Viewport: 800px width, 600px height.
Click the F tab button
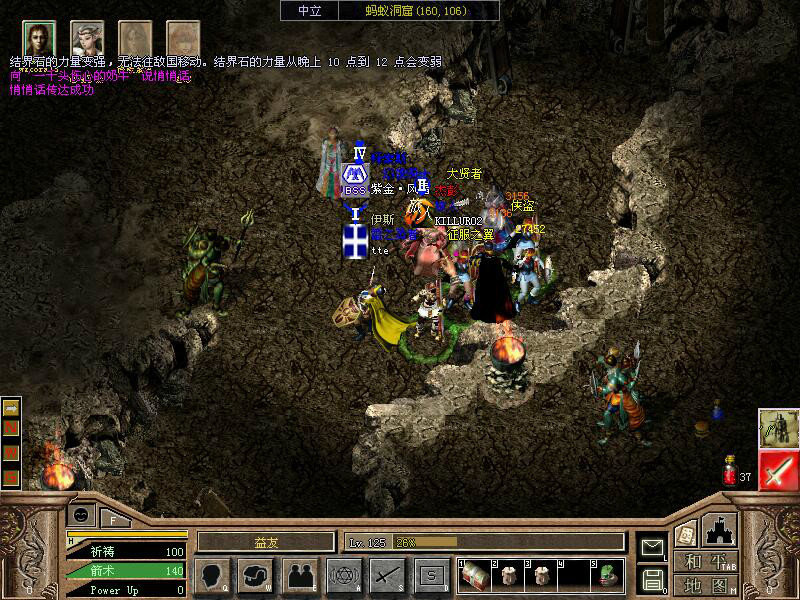point(113,519)
